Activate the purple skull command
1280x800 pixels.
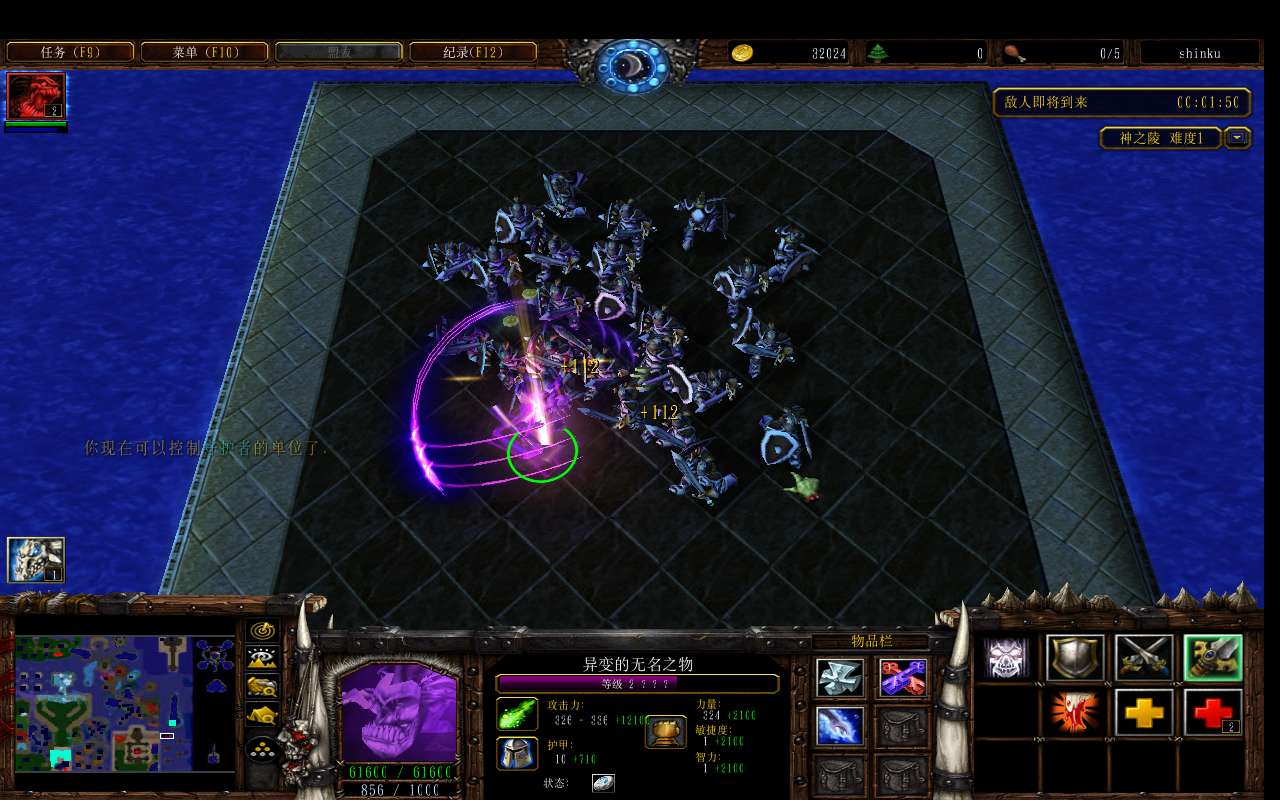pyautogui.click(x=1007, y=658)
